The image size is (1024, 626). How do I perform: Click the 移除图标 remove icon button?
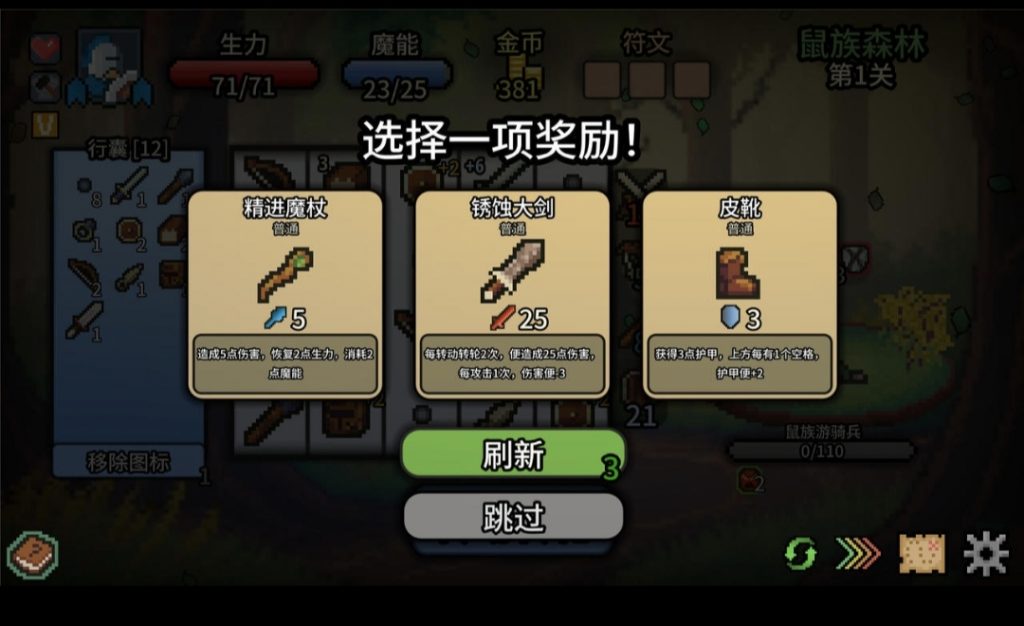pyautogui.click(x=128, y=462)
